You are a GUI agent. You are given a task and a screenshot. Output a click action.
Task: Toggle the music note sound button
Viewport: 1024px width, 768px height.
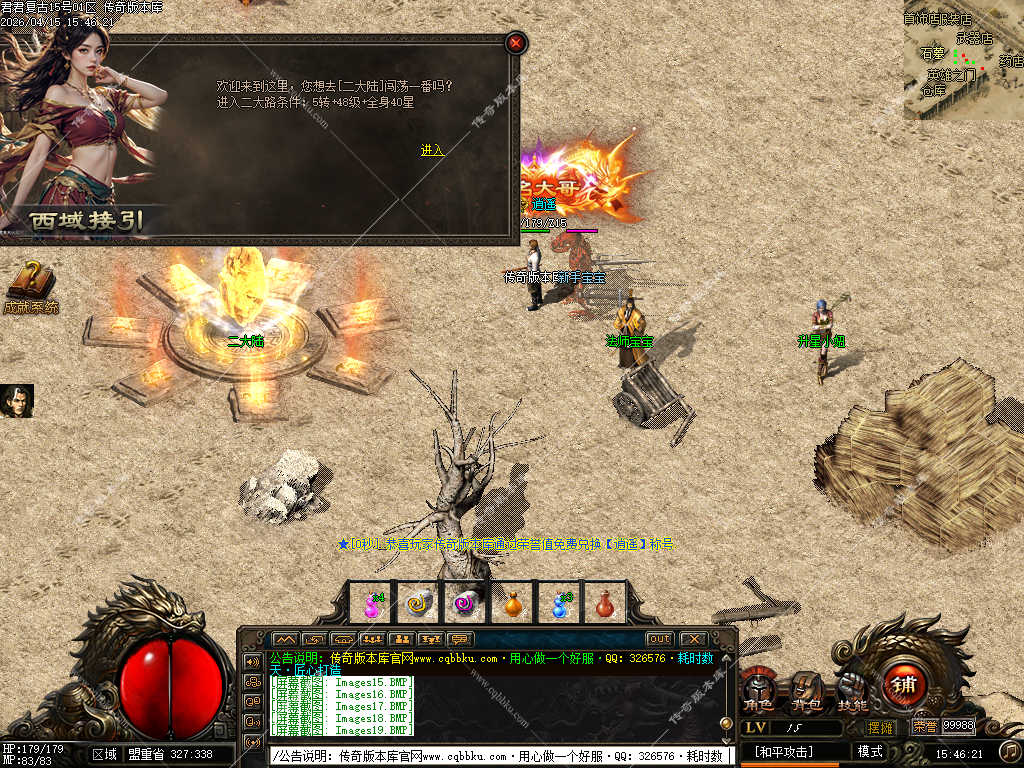tap(1009, 750)
